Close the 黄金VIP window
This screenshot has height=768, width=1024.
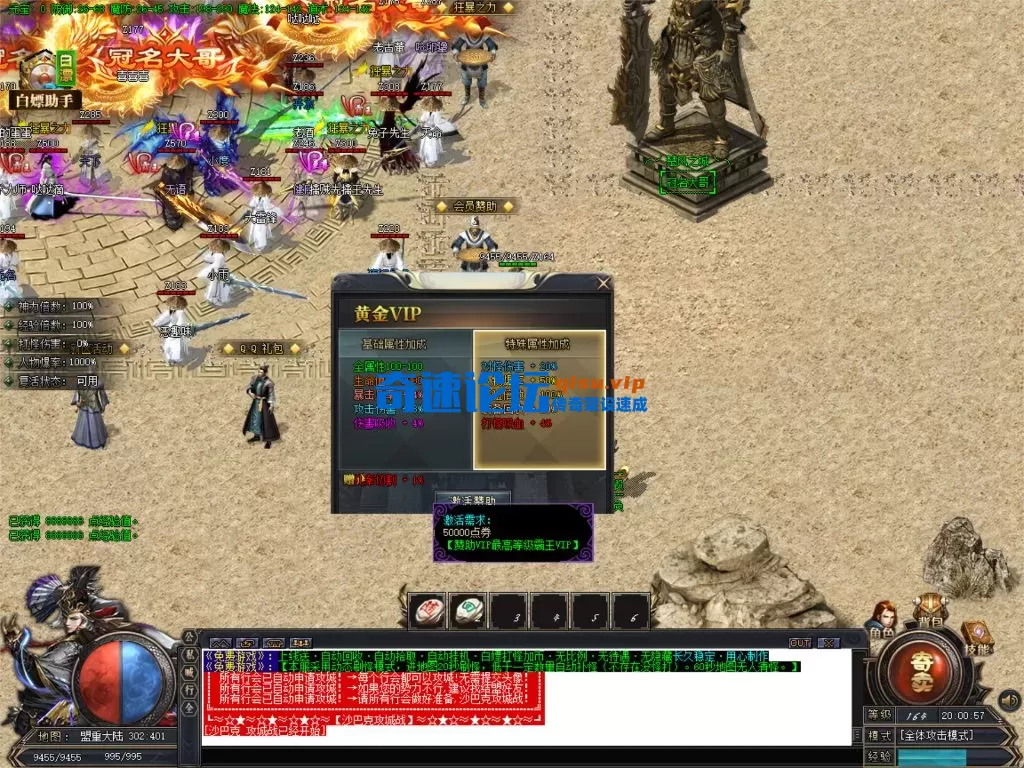point(603,284)
